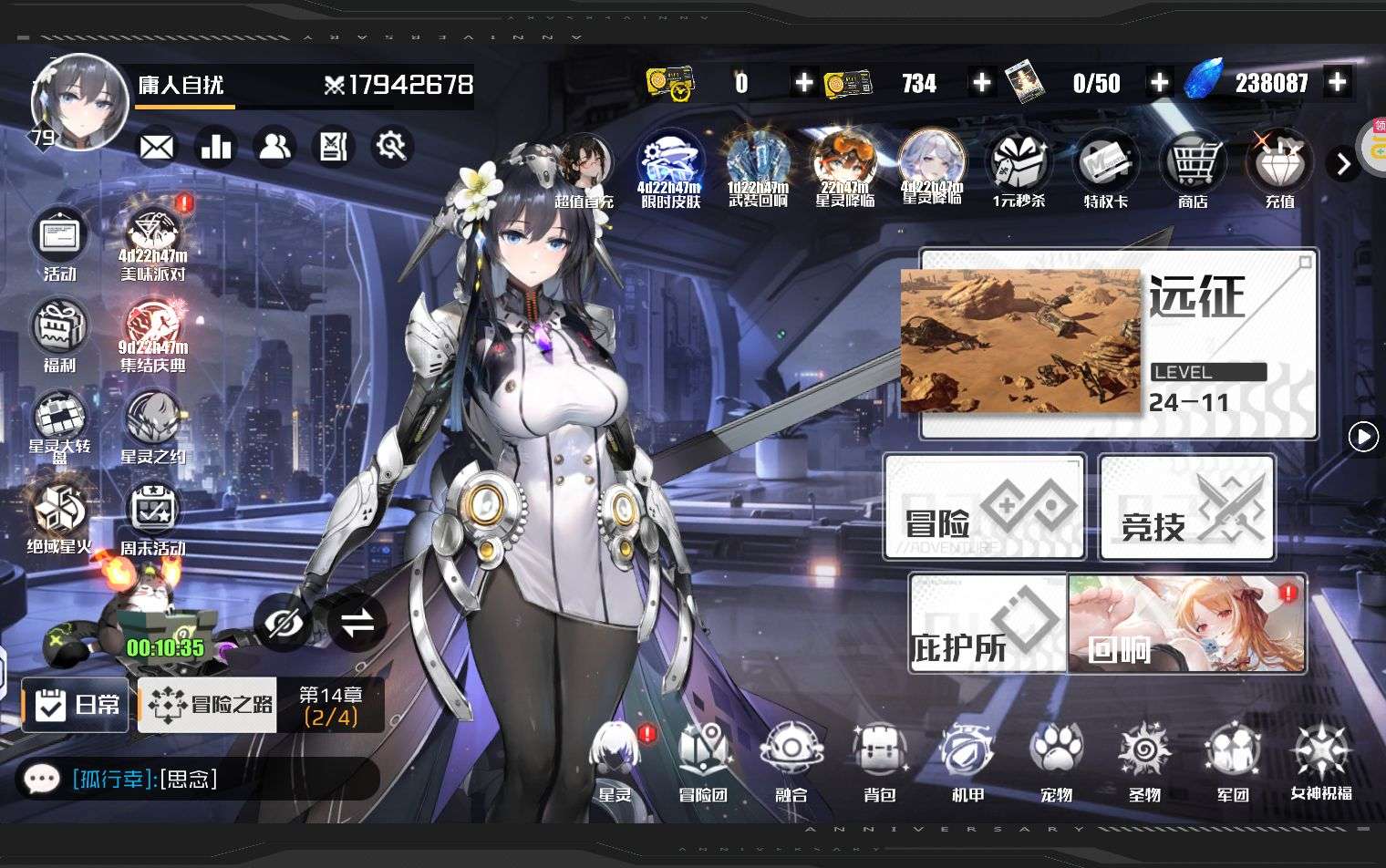This screenshot has height=868, width=1386.
Task: Open the 活动 events icon
Action: click(x=60, y=242)
